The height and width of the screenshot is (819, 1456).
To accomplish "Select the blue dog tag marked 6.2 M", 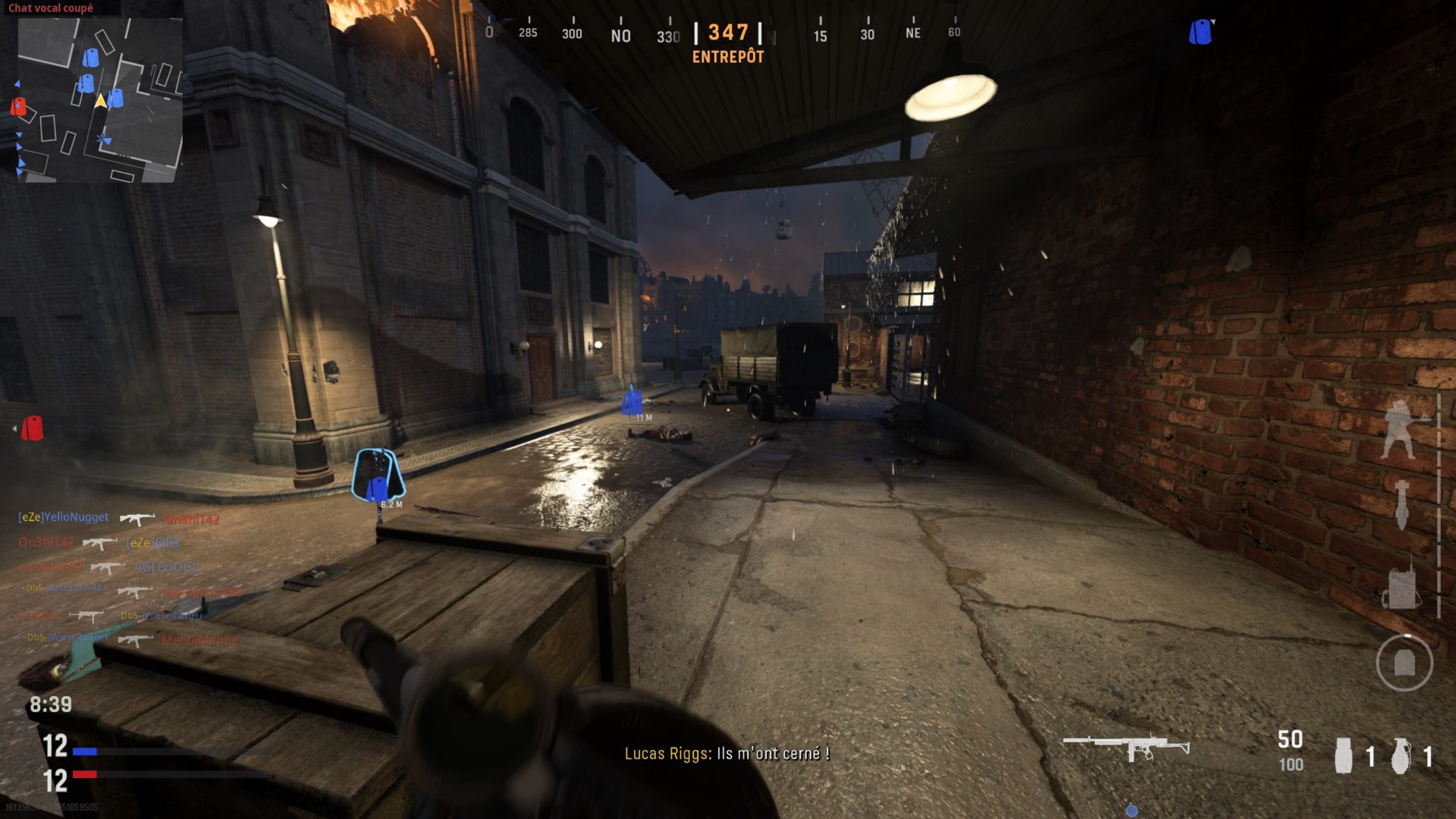I will pos(378,475).
